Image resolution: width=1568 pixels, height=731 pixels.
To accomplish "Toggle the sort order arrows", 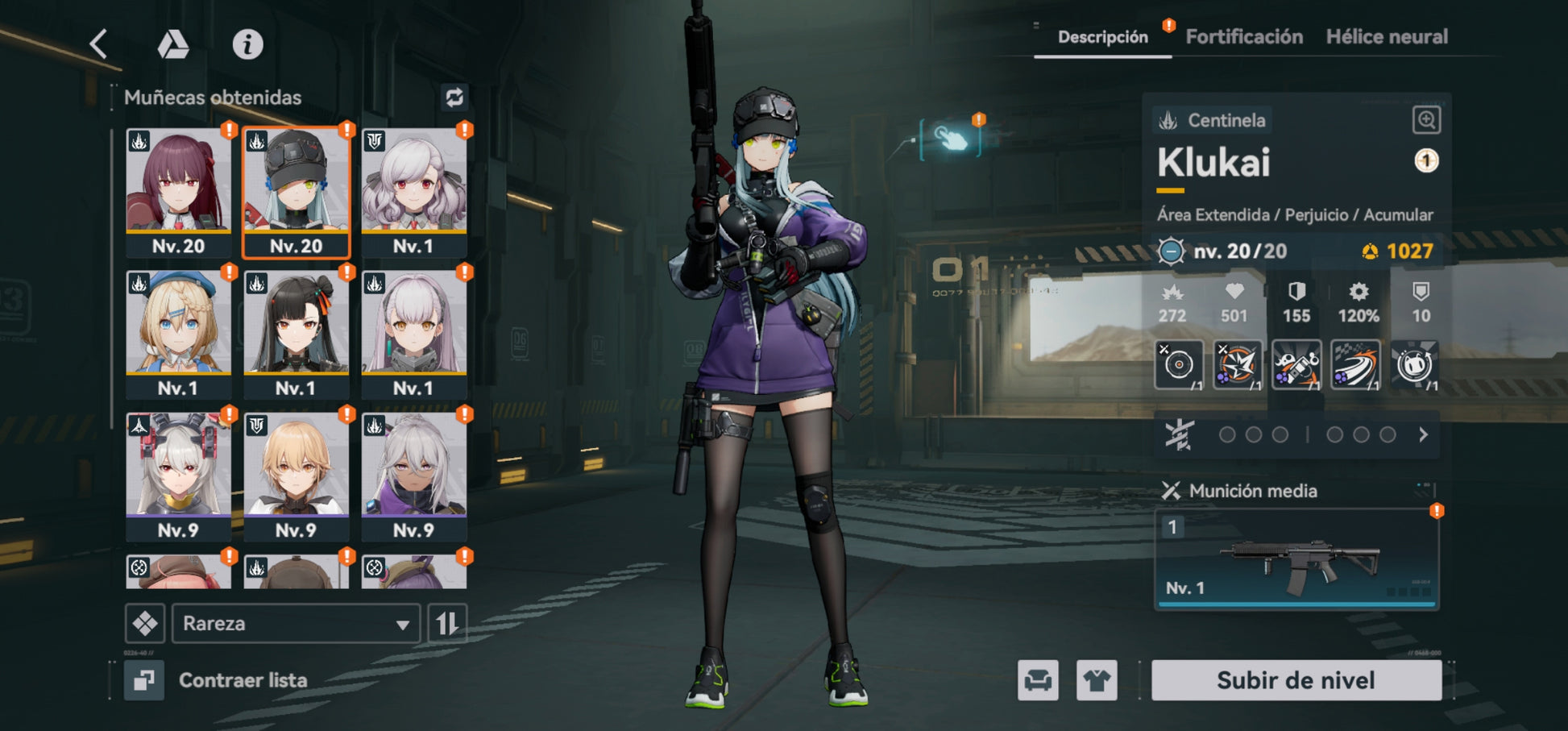I will coord(447,623).
